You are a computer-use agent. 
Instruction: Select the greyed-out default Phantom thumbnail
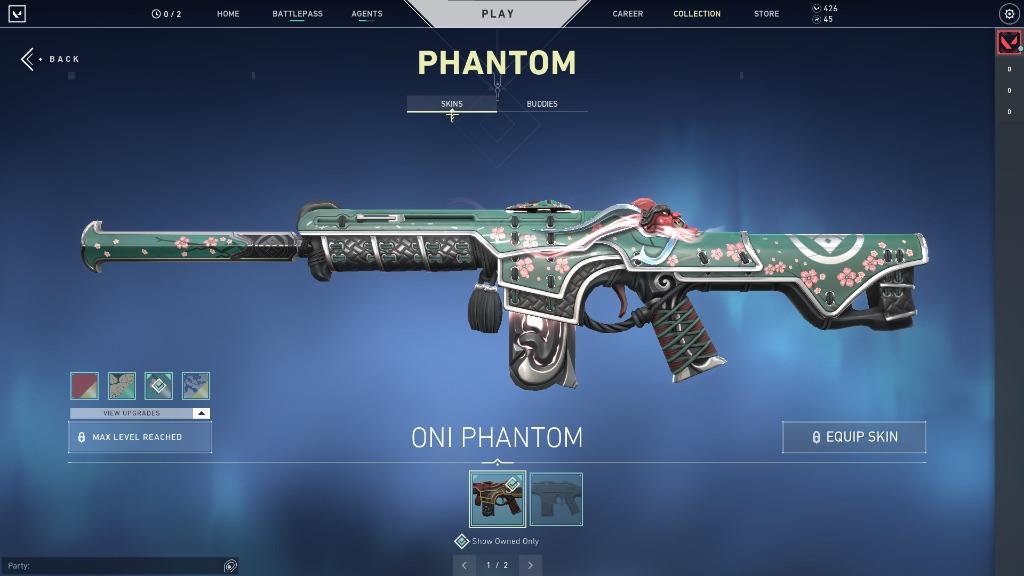click(556, 499)
